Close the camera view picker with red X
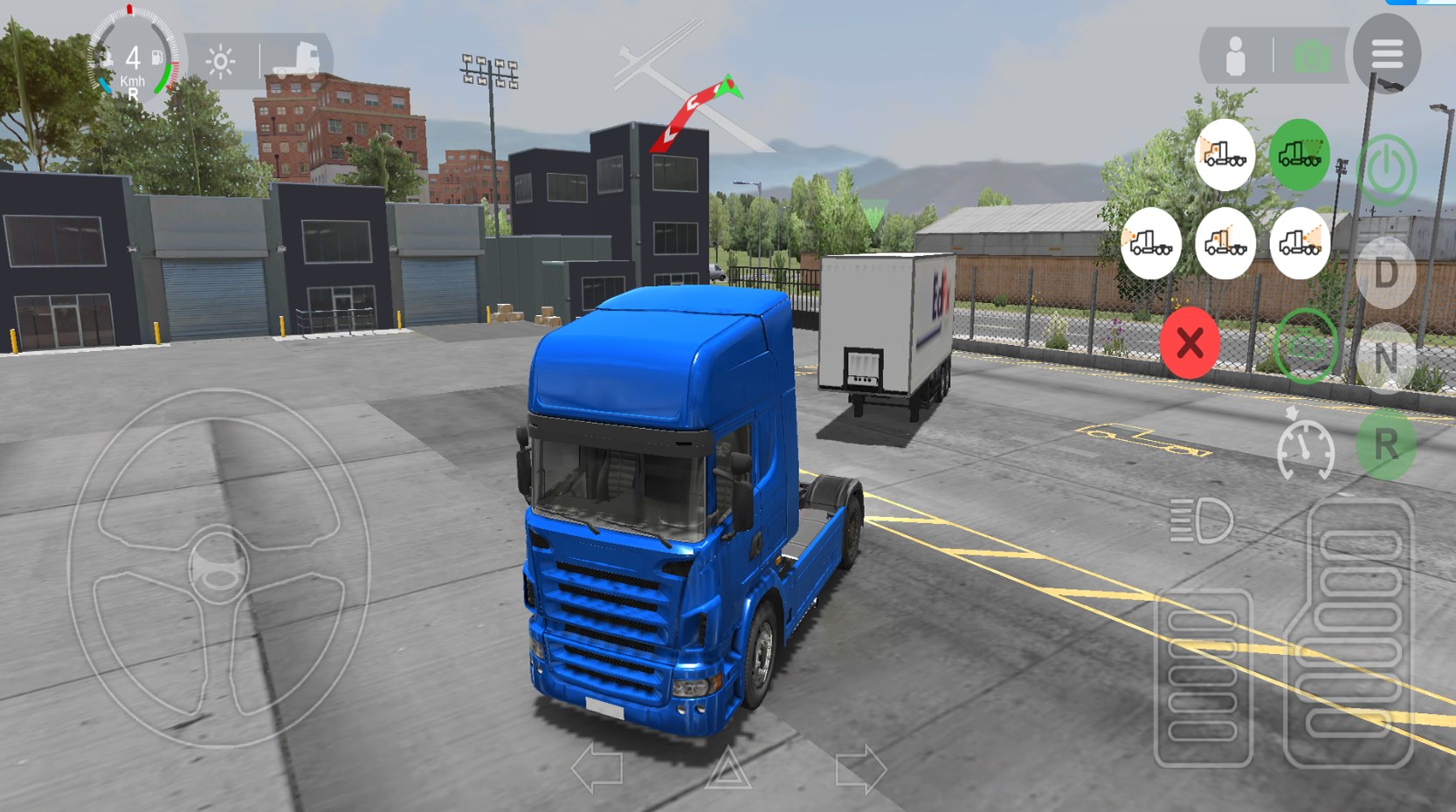Image resolution: width=1456 pixels, height=812 pixels. pyautogui.click(x=1190, y=343)
